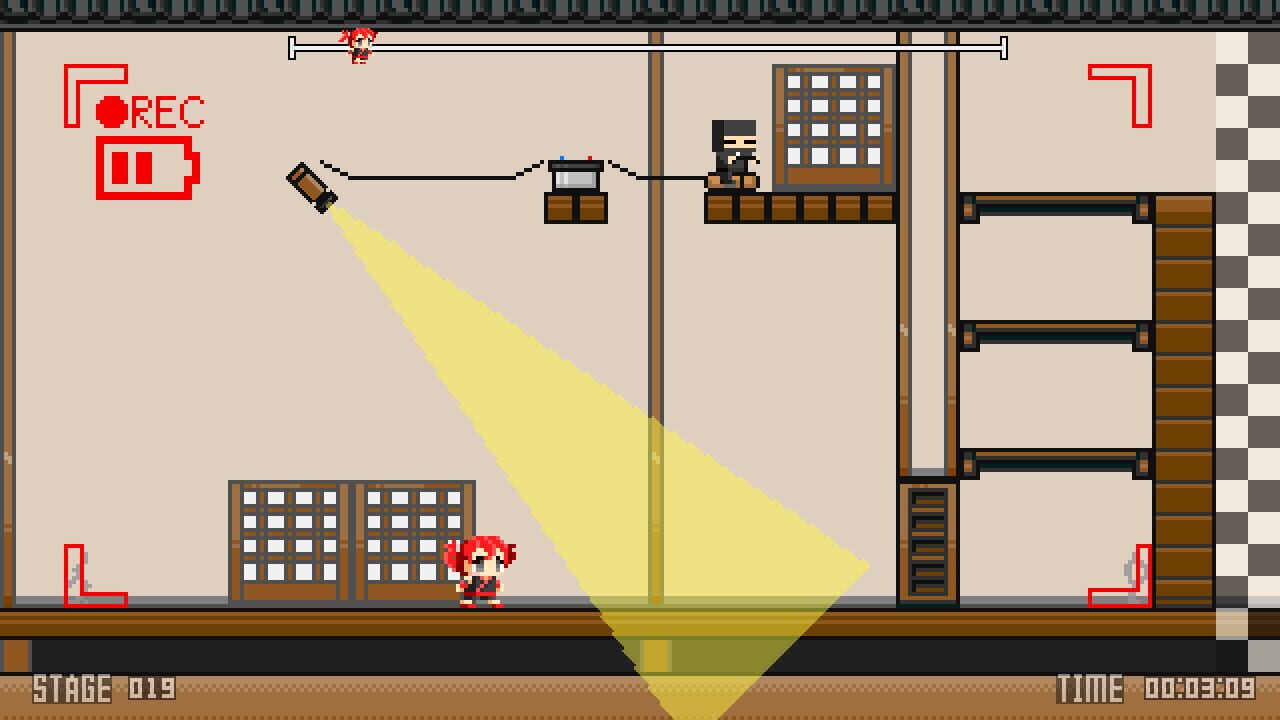Click the stage progress bar at the top
Screen dimensions: 1280x720
650,45
